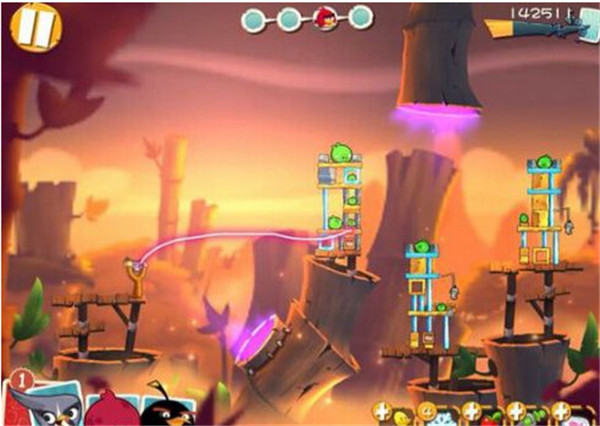
Task: Activate the Golden Duck spell
Action: tap(400, 415)
